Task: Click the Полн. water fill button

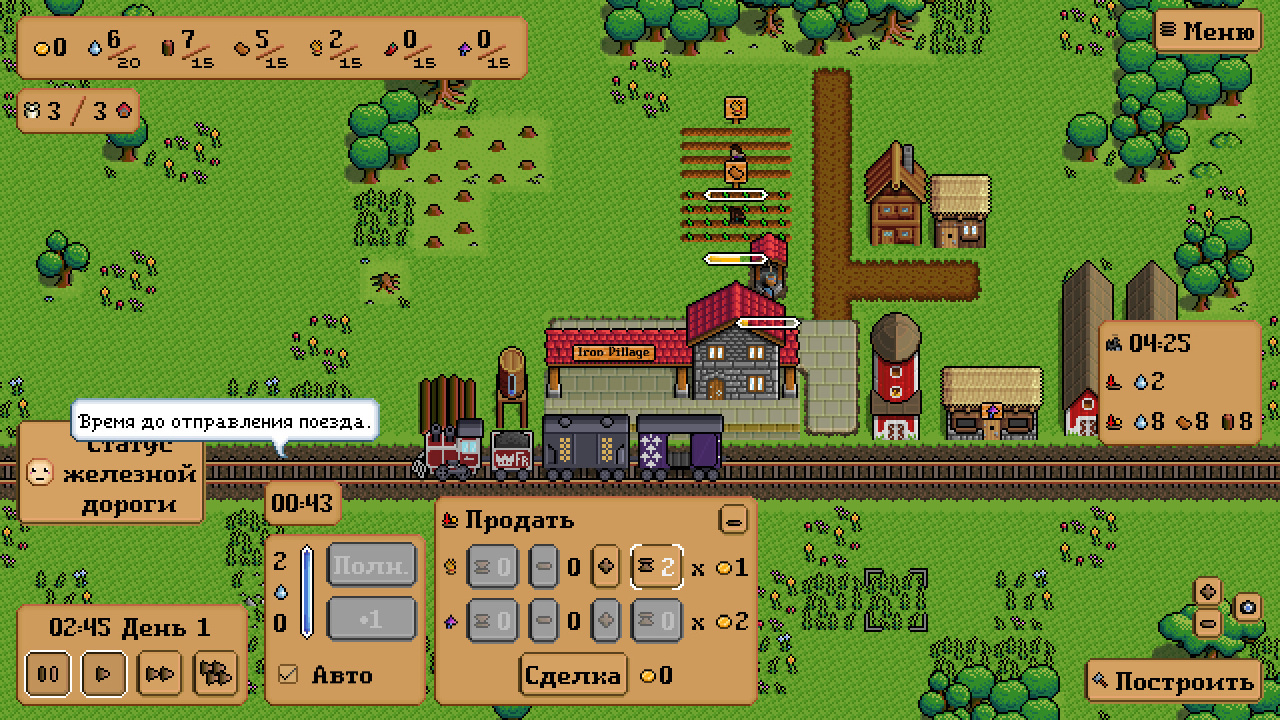Action: click(x=371, y=567)
